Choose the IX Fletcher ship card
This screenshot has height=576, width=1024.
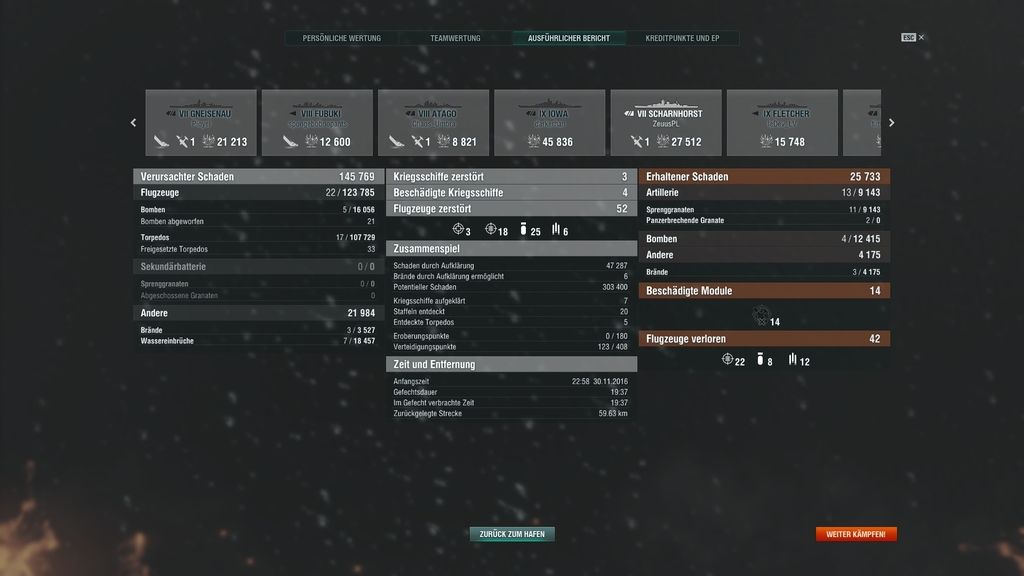(782, 123)
